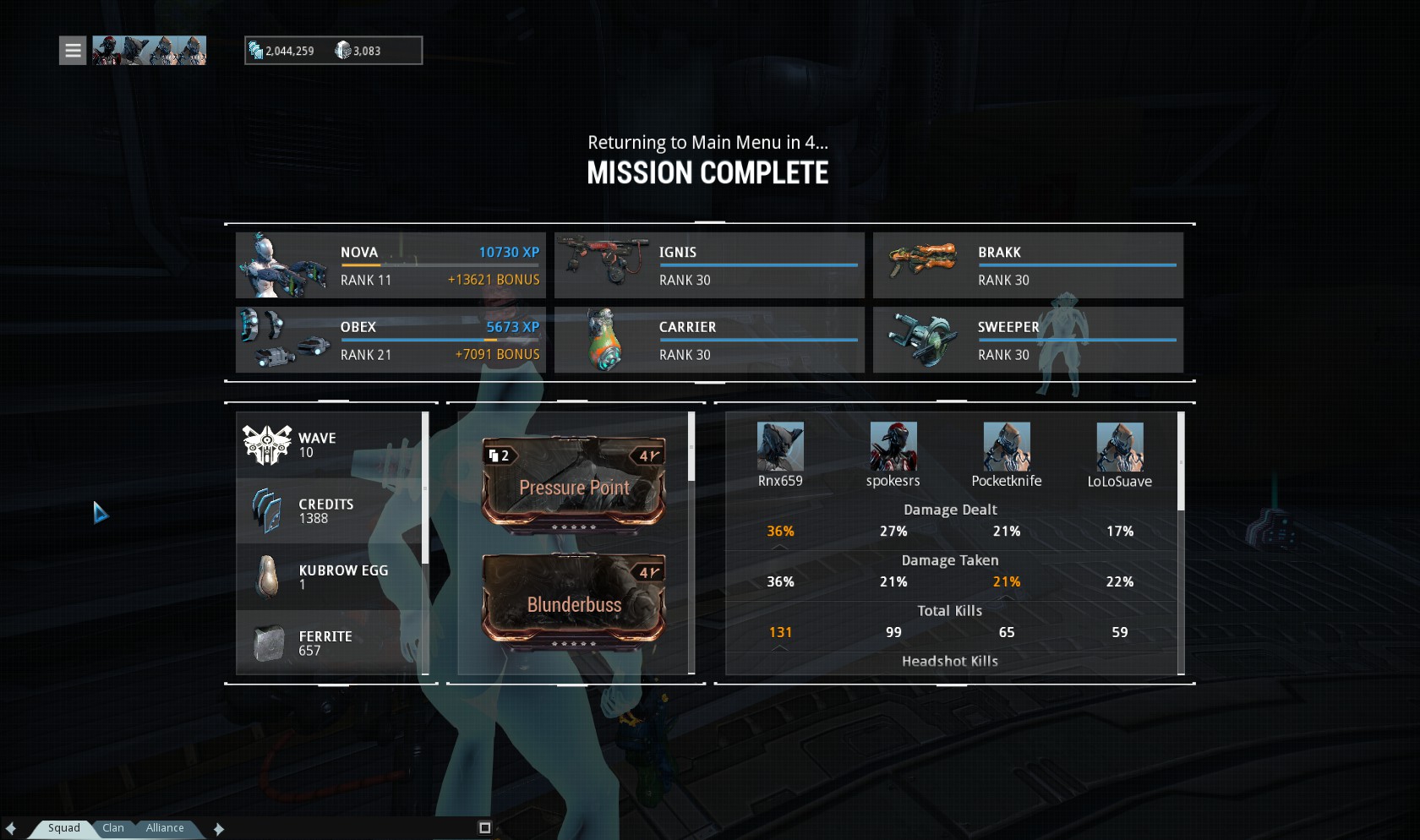Select the Kubrow Egg reward row
This screenshot has width=1420, height=840.
[x=330, y=577]
